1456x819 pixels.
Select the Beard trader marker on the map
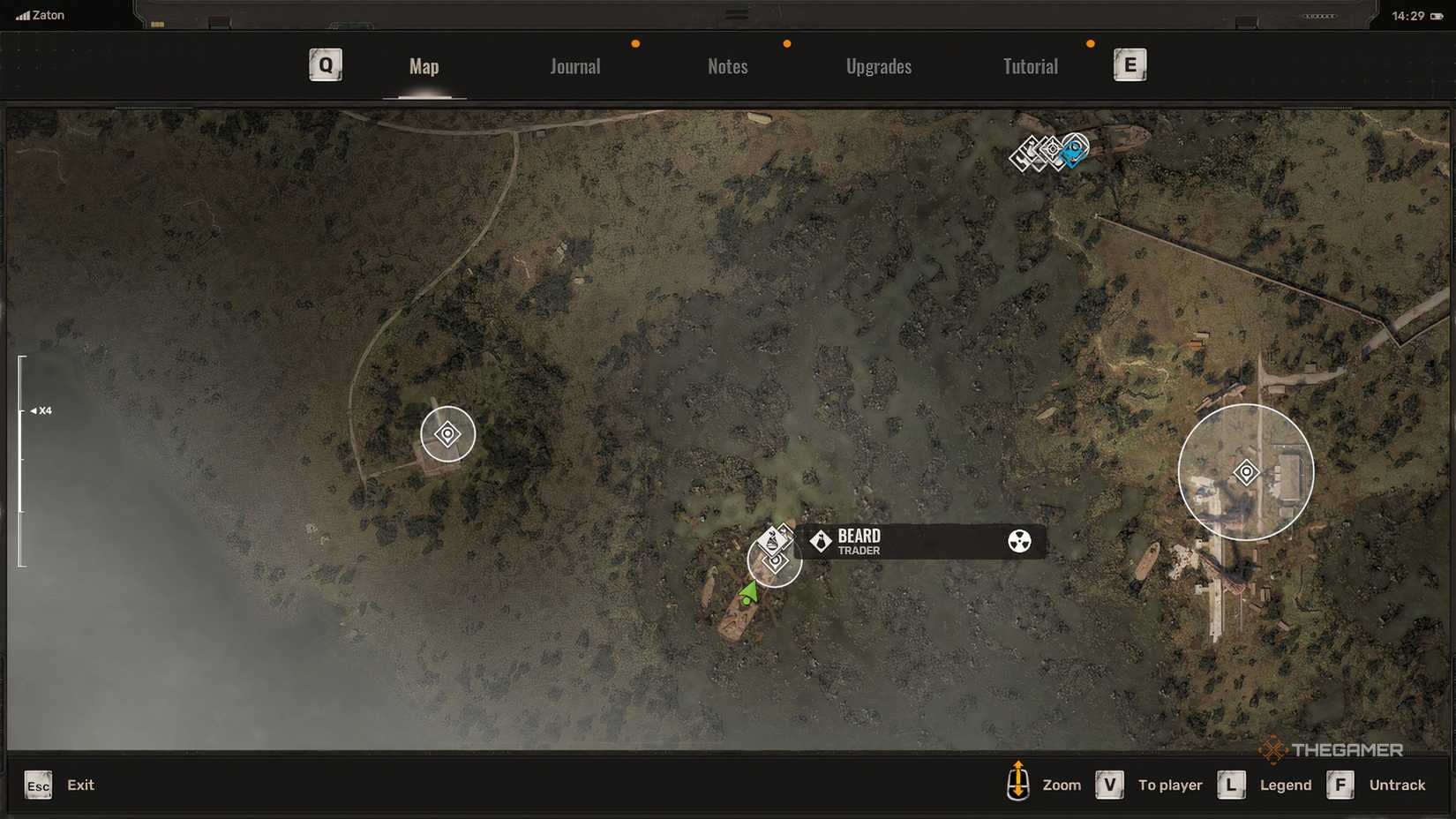pos(774,542)
